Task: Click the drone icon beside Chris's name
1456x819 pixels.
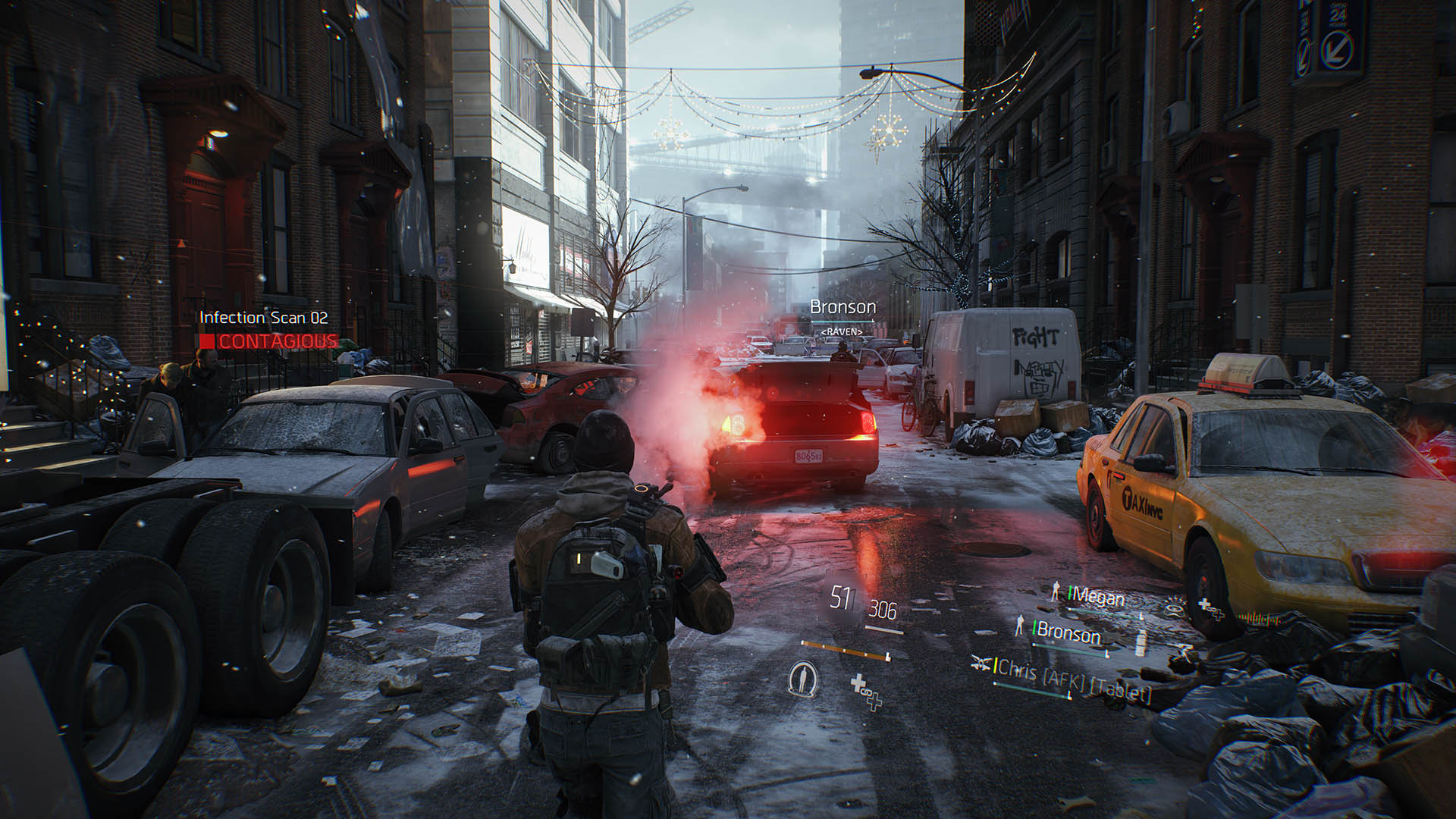Action: click(x=980, y=663)
